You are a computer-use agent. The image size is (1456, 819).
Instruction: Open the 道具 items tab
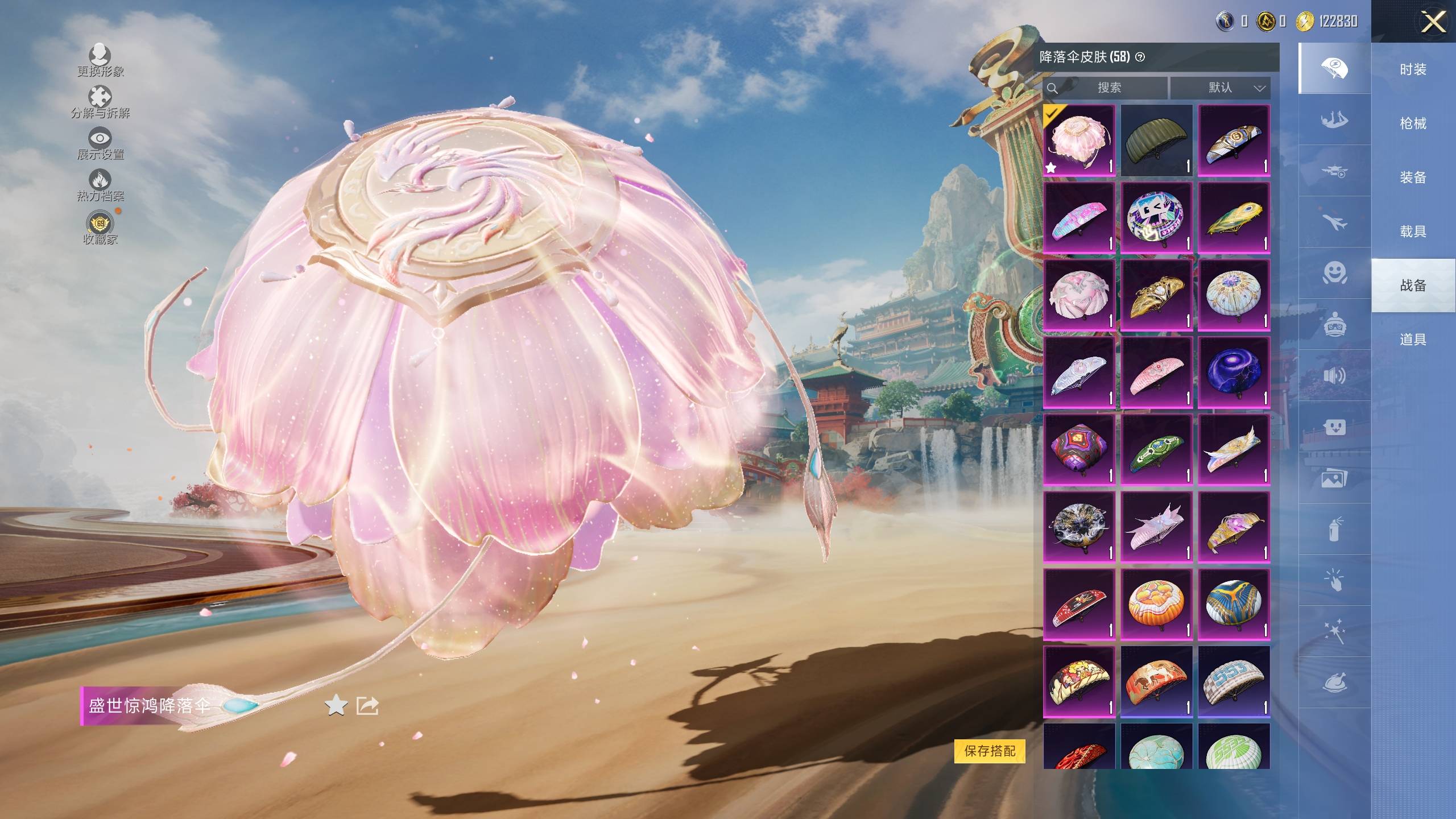pyautogui.click(x=1413, y=340)
